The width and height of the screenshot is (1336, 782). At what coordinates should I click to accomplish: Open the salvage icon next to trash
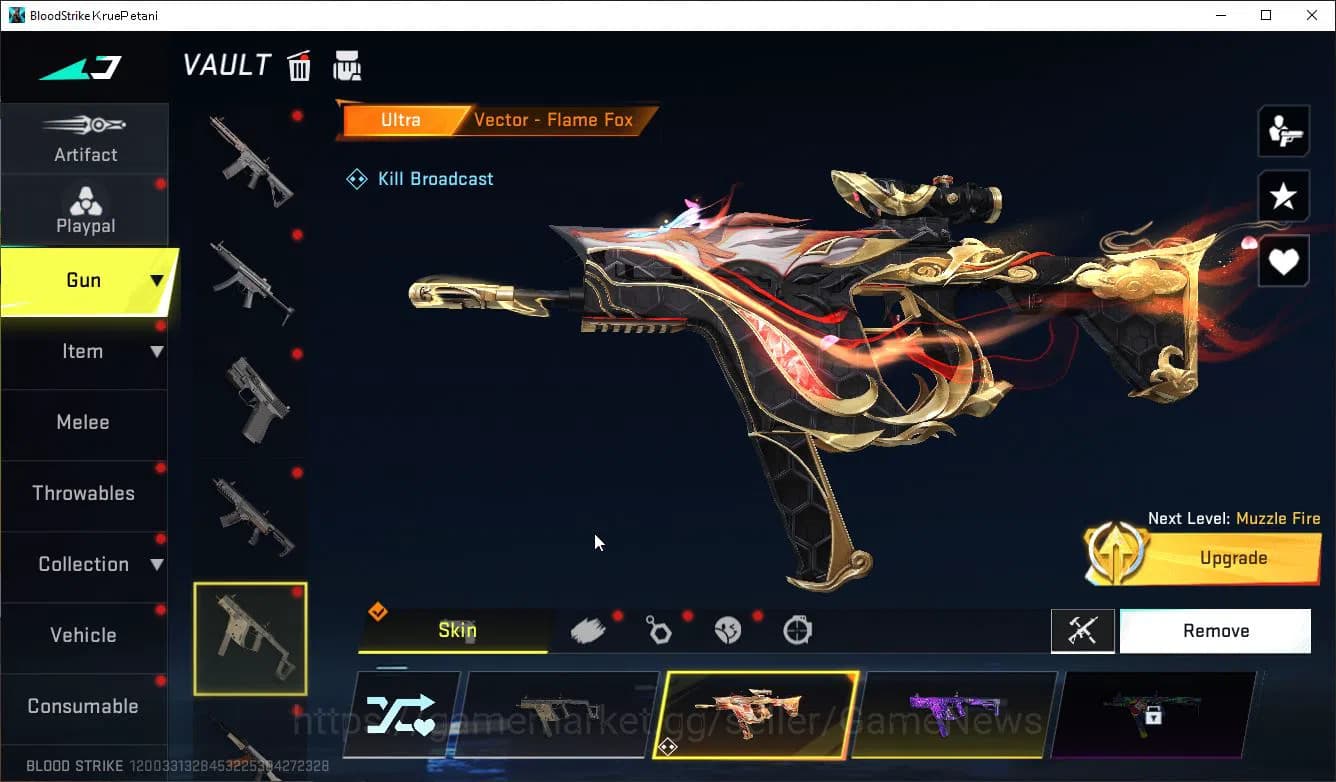(347, 64)
